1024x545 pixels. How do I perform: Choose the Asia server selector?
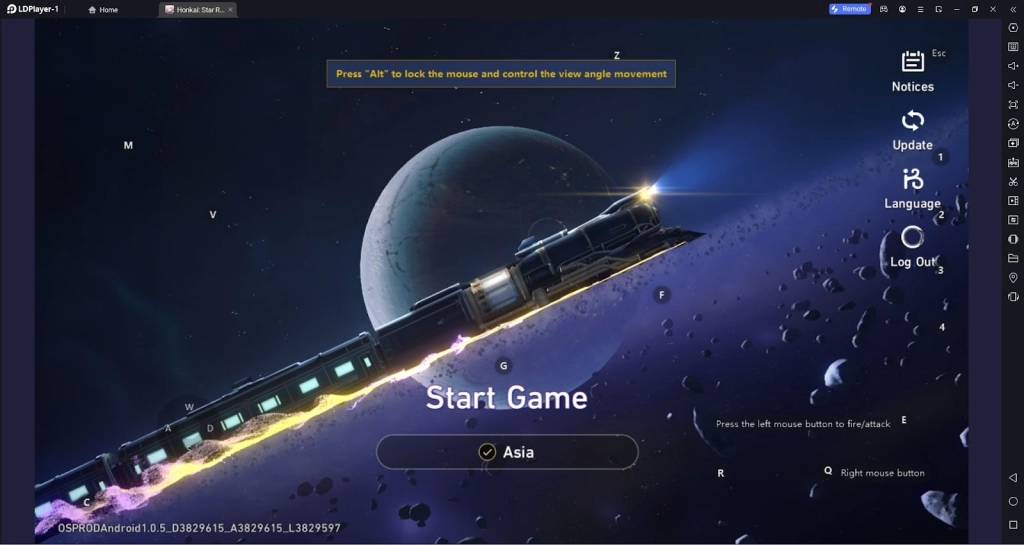(507, 452)
